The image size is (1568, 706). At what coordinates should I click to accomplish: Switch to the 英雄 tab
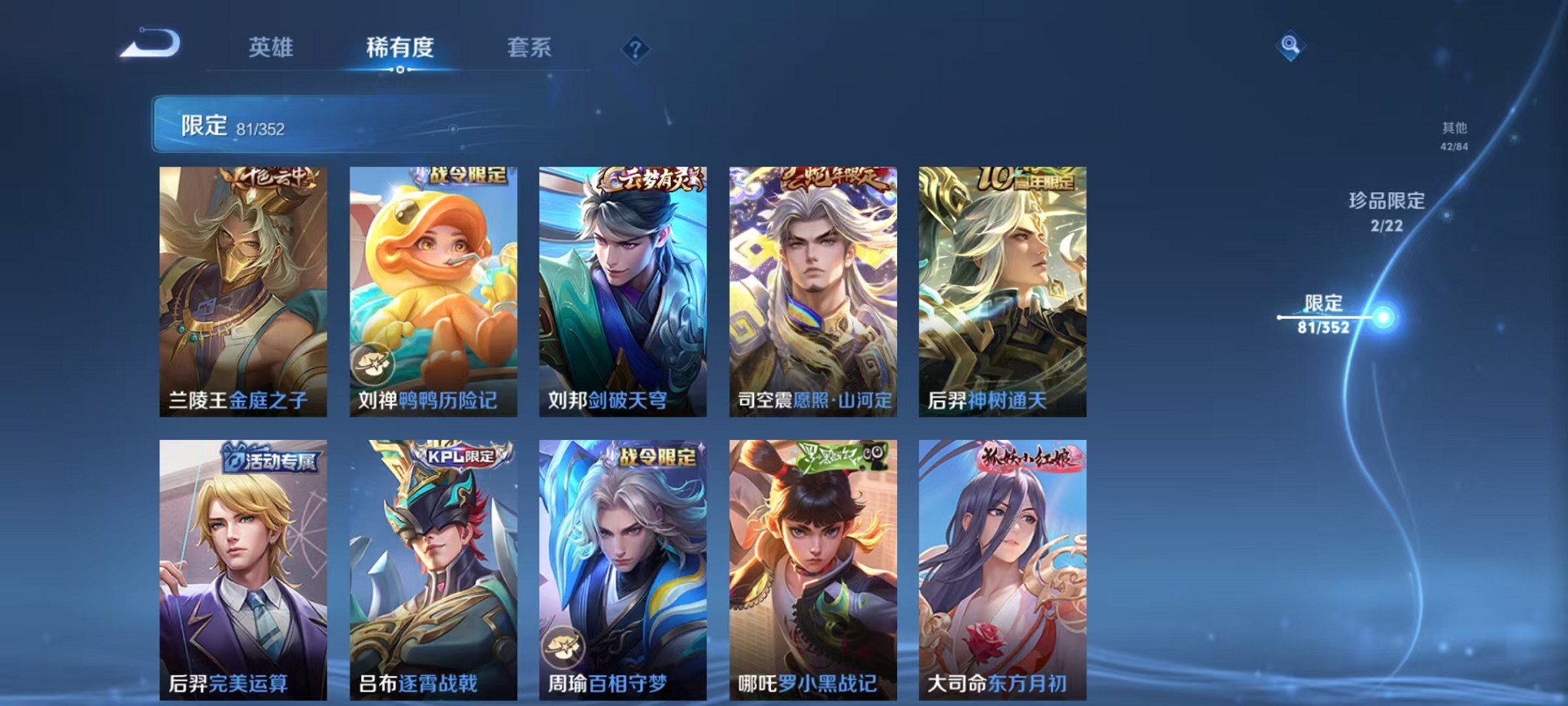273,48
